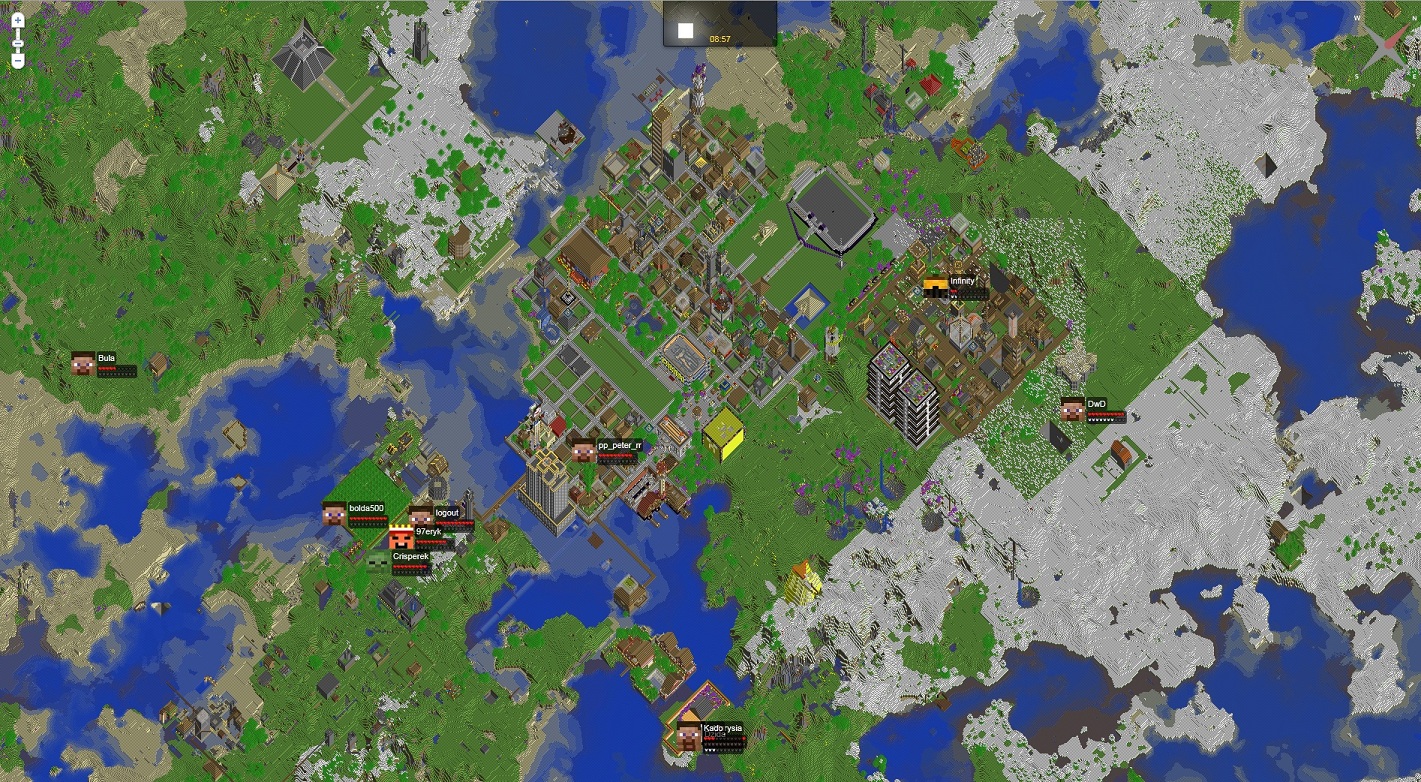
Task: Zoom out with the bottom minus button
Action: click(18, 61)
